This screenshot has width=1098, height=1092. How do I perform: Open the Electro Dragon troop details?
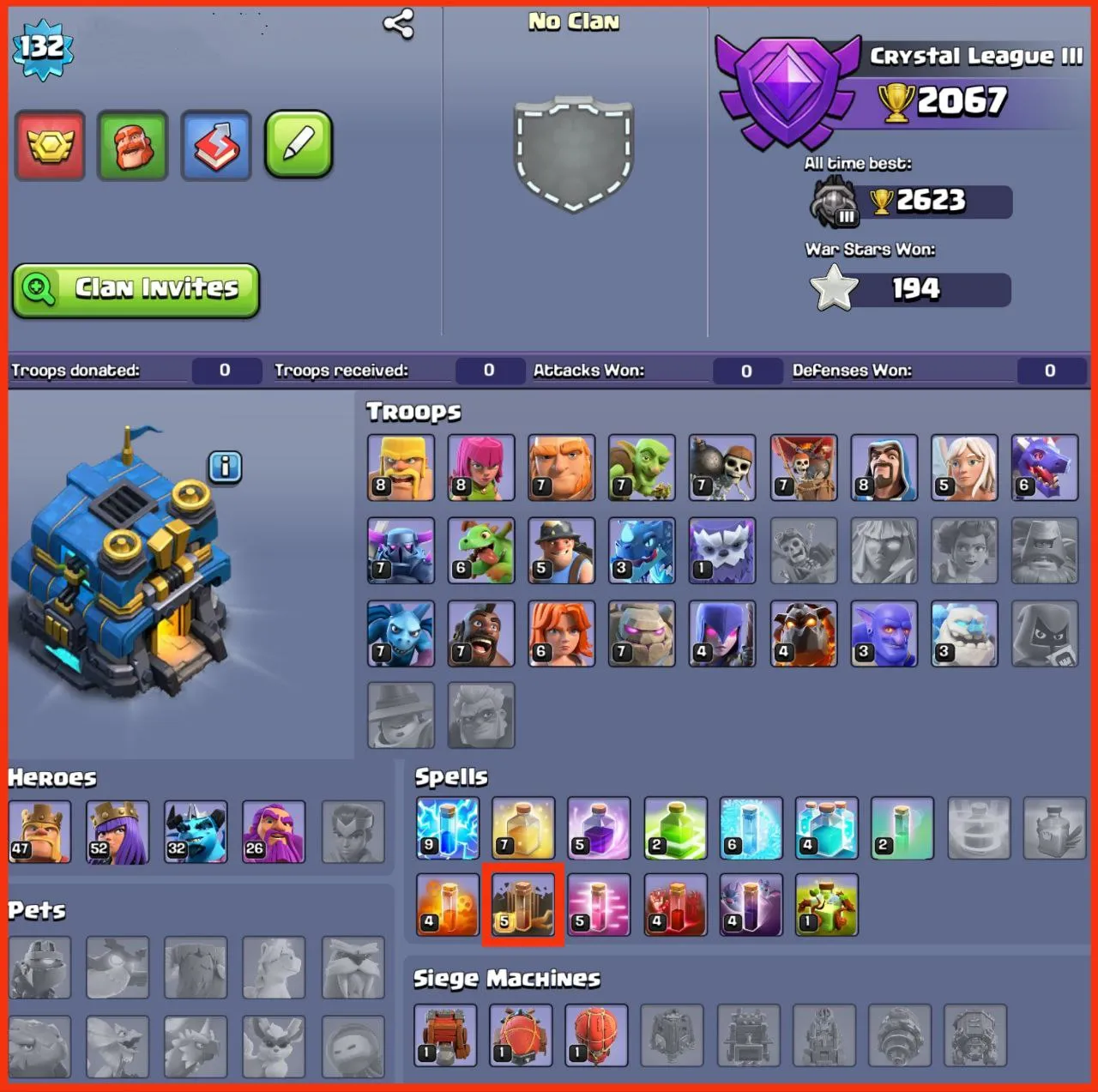(642, 551)
